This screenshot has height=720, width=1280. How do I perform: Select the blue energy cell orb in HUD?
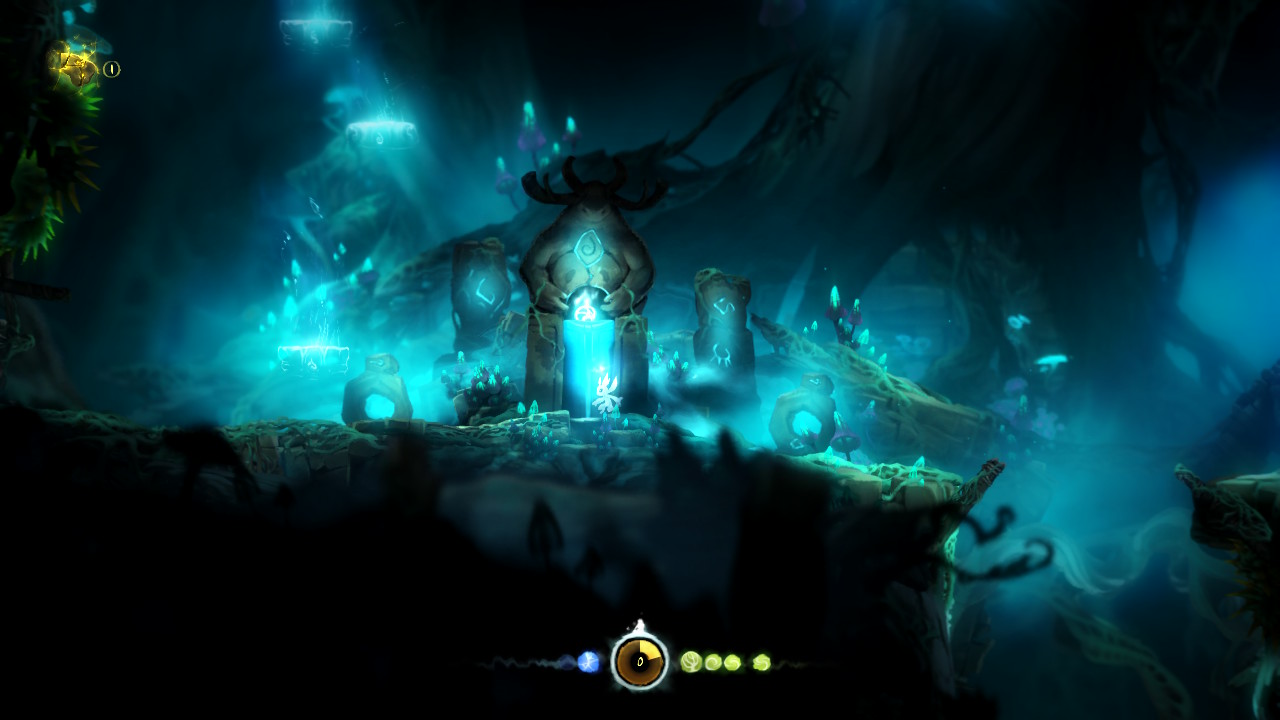pos(587,661)
